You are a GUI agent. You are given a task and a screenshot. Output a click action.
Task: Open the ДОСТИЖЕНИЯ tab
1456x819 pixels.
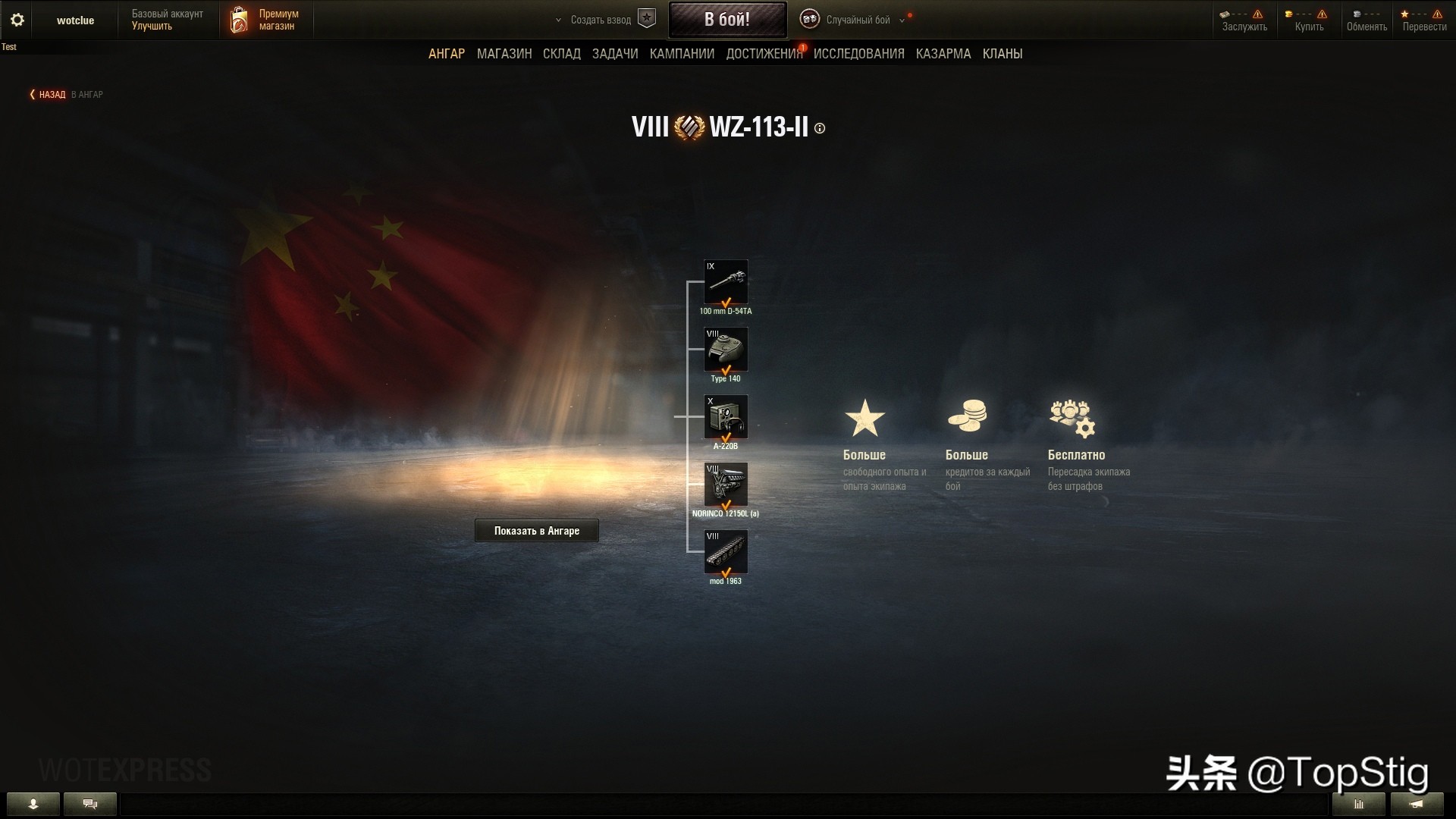click(764, 54)
